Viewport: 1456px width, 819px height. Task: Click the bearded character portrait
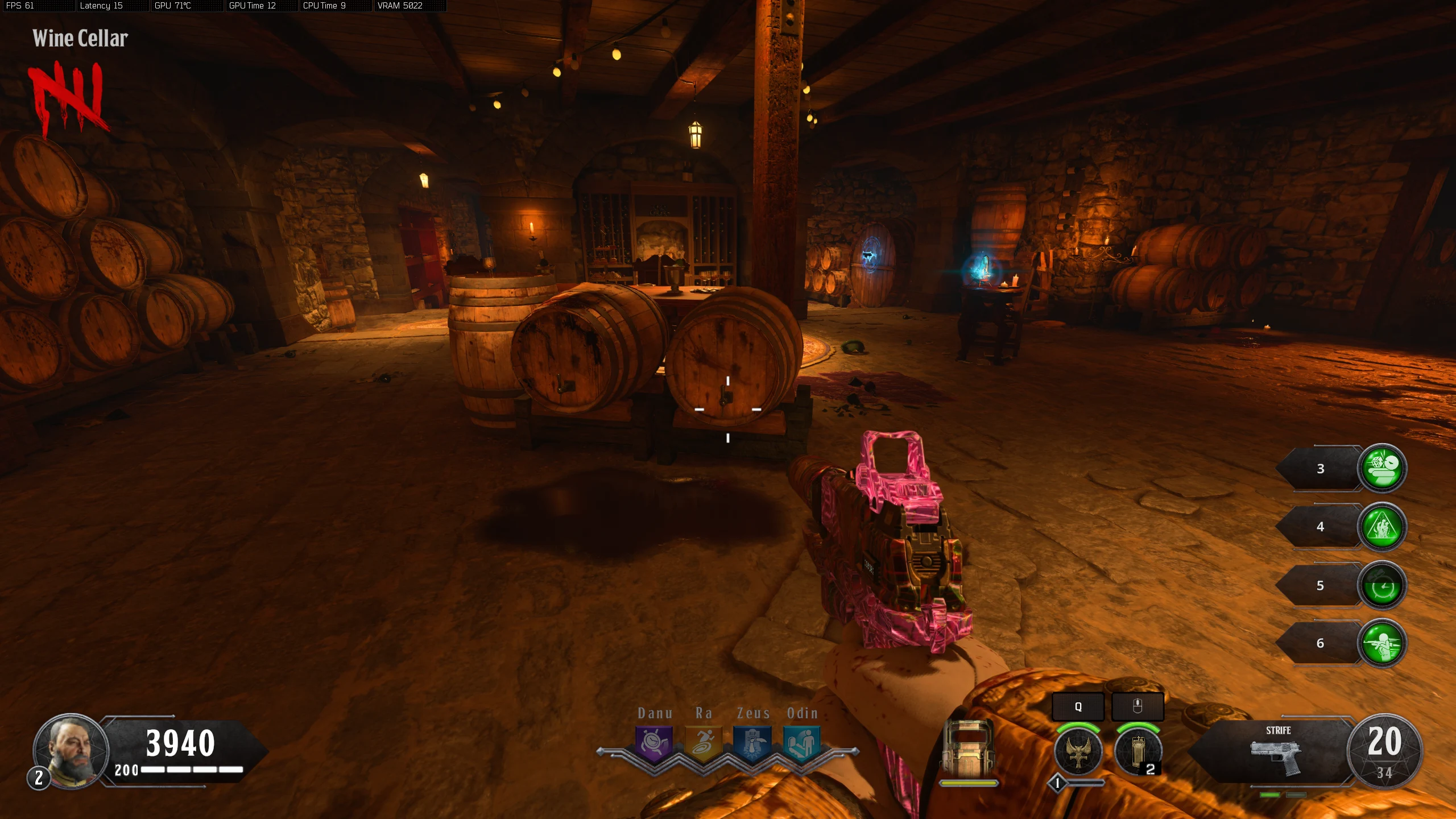pos(71,750)
